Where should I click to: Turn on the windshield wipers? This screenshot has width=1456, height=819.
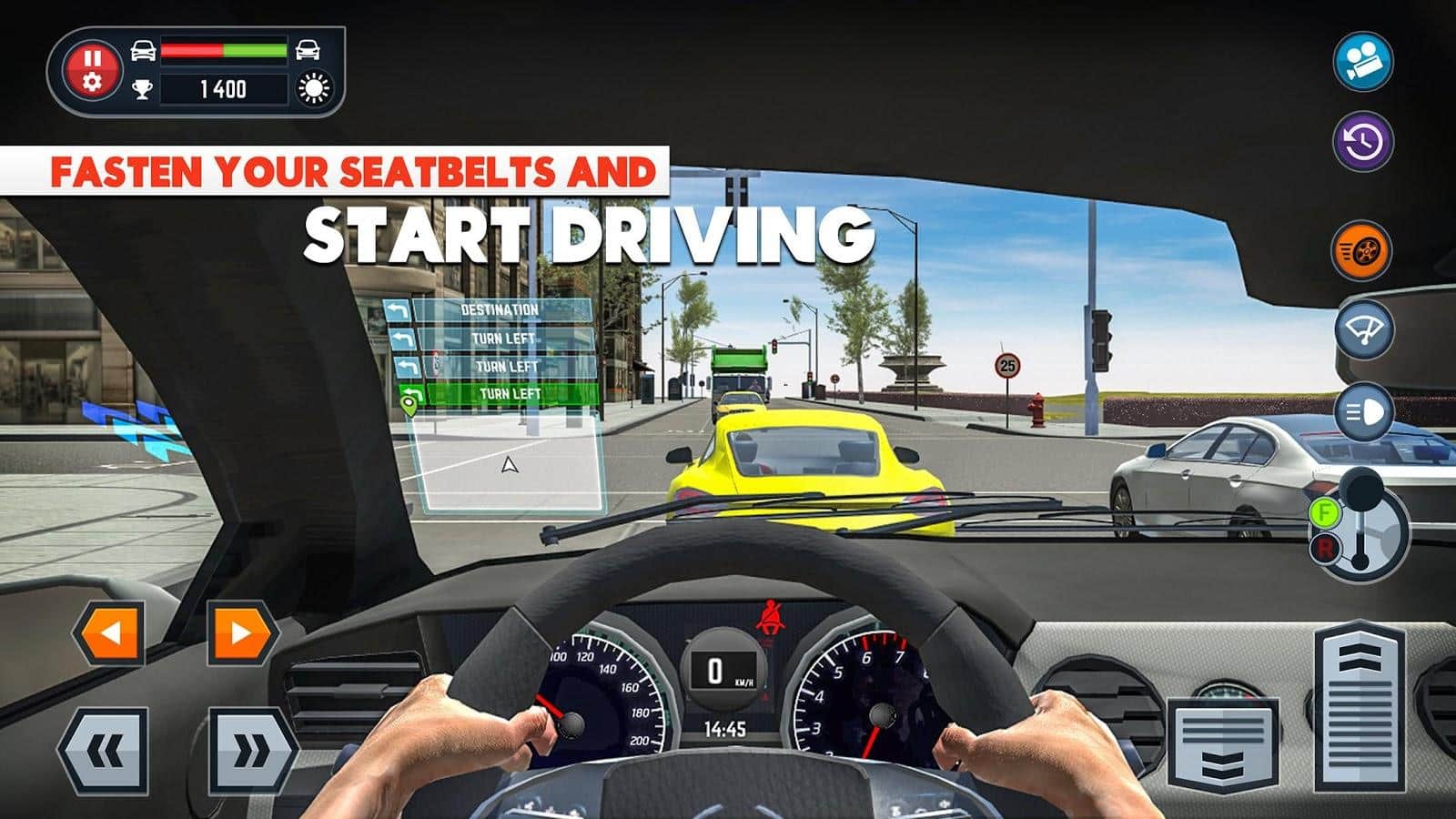pyautogui.click(x=1361, y=328)
